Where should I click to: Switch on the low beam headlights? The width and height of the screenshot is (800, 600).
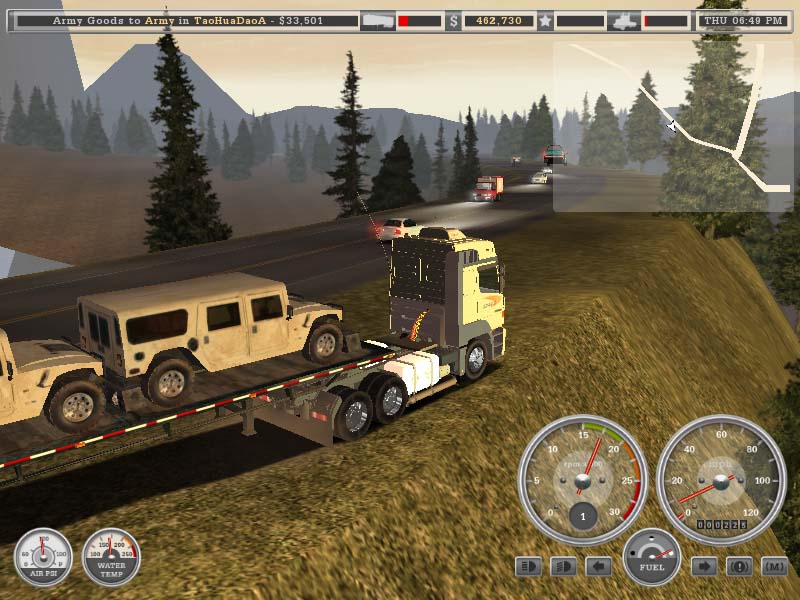[x=563, y=567]
